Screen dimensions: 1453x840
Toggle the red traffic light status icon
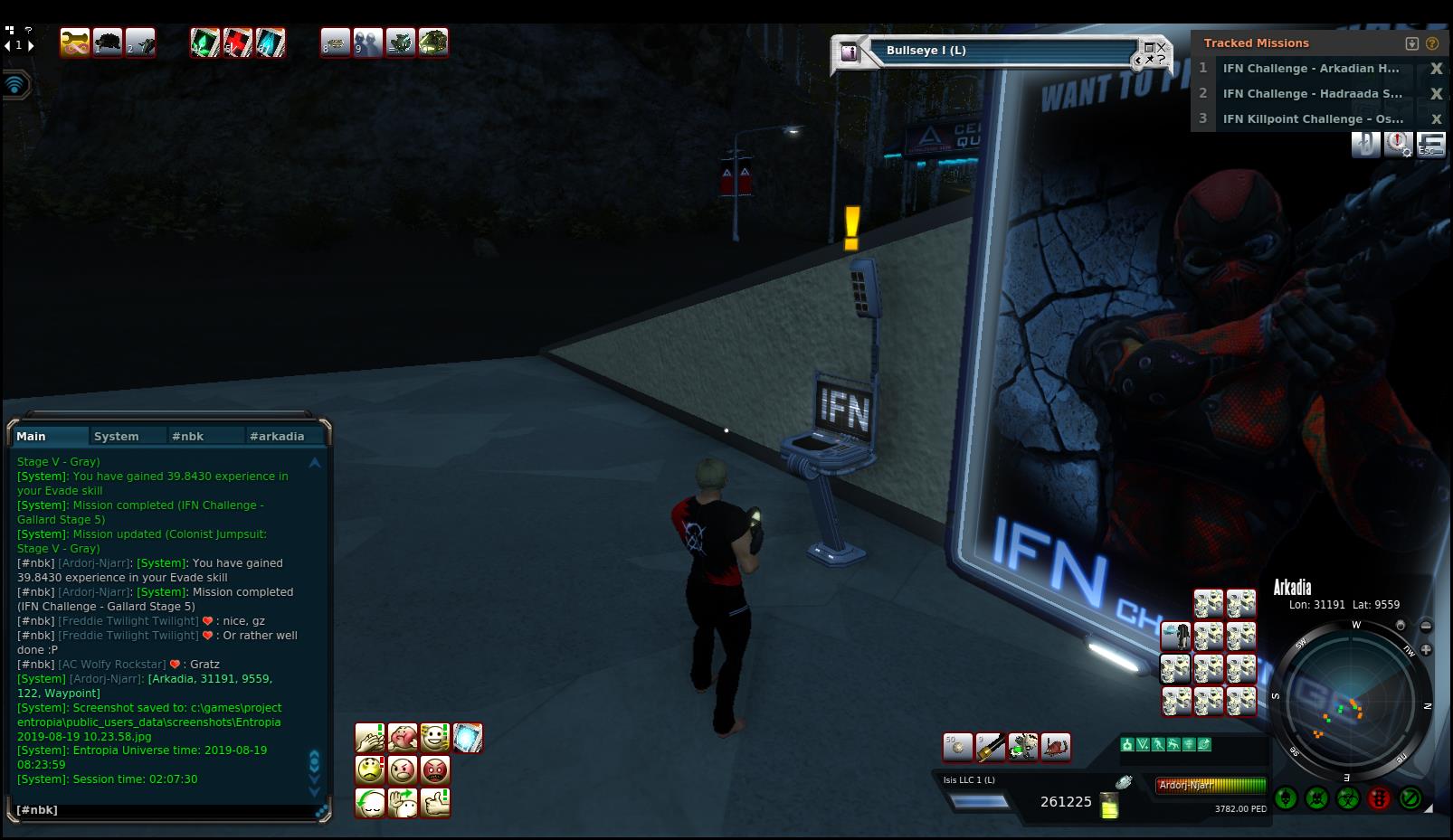tap(1379, 798)
